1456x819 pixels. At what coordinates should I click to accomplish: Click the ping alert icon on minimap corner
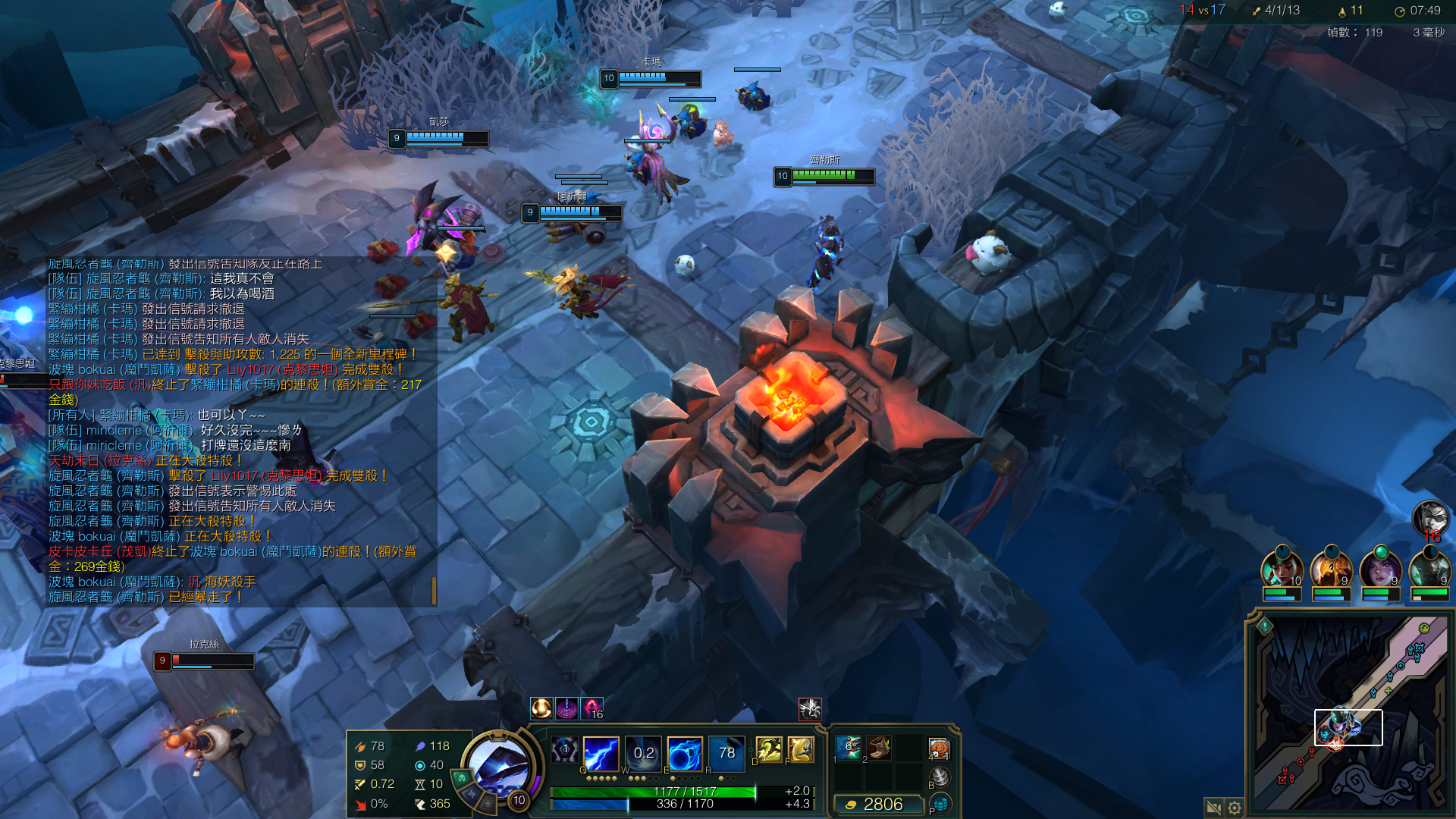1265,626
